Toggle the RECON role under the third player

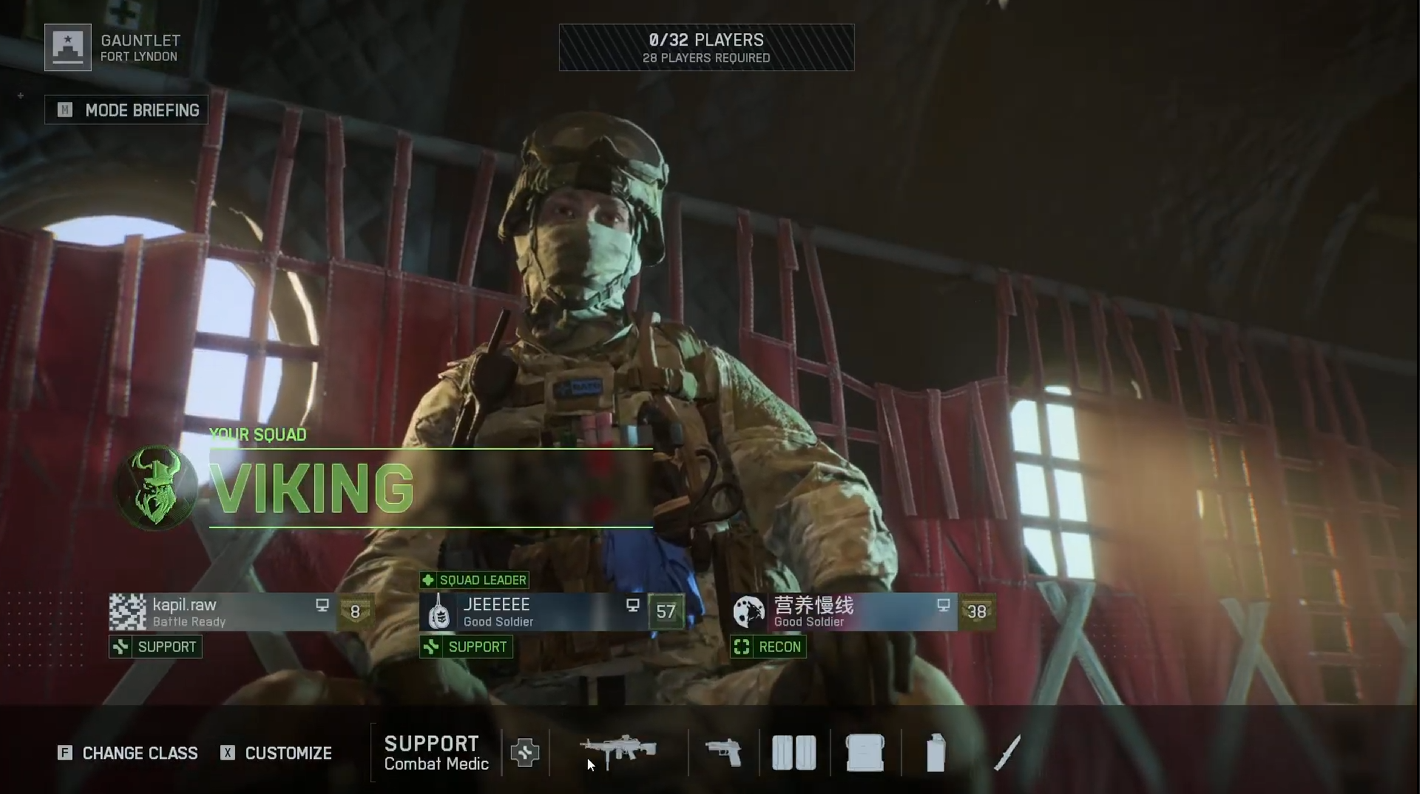point(768,646)
